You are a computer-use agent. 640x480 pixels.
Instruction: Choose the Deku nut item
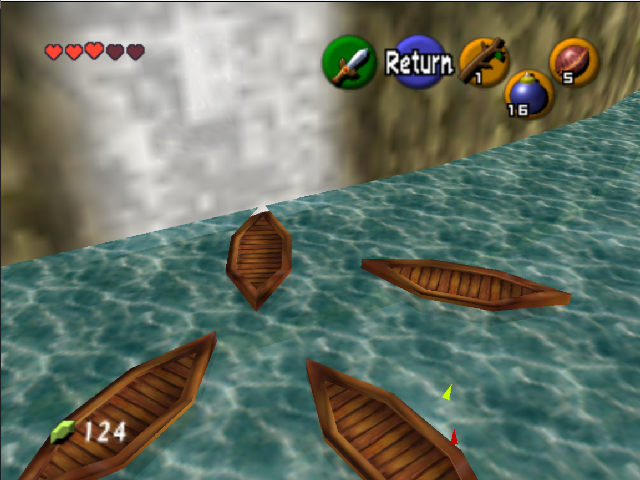[575, 62]
